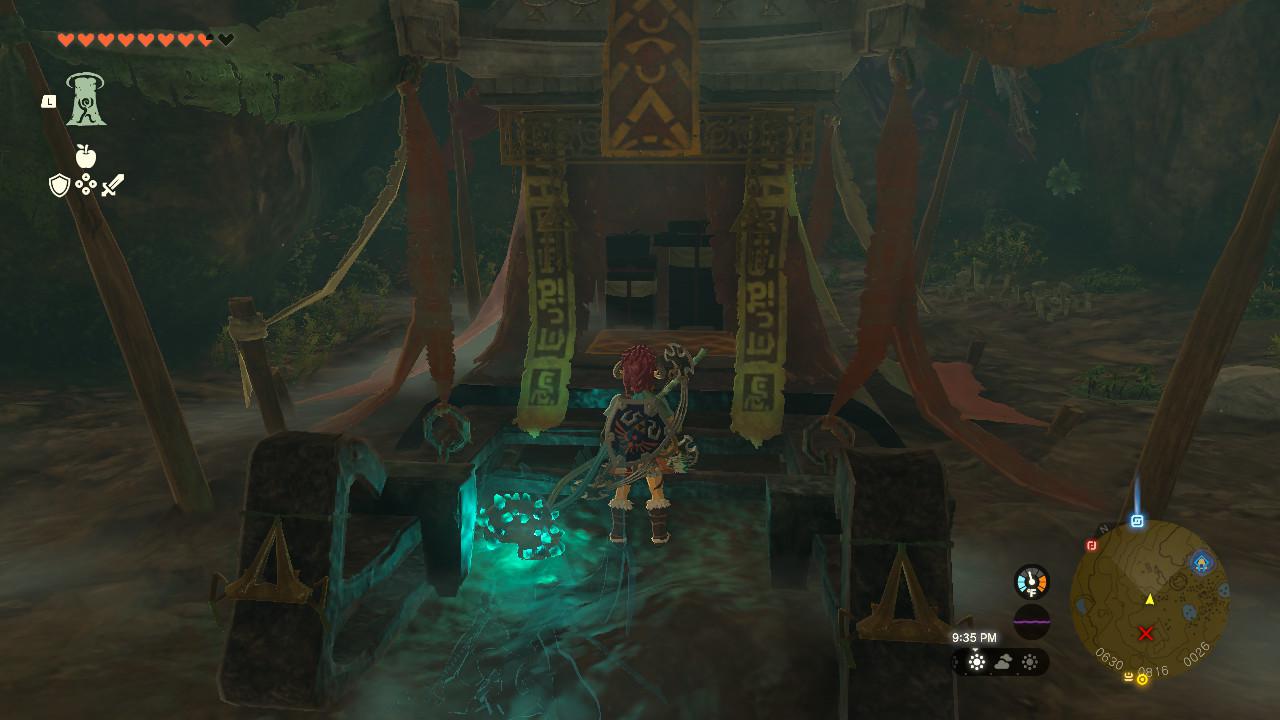Click the 9:35 PM time display
The height and width of the screenshot is (720, 1280).
[975, 638]
